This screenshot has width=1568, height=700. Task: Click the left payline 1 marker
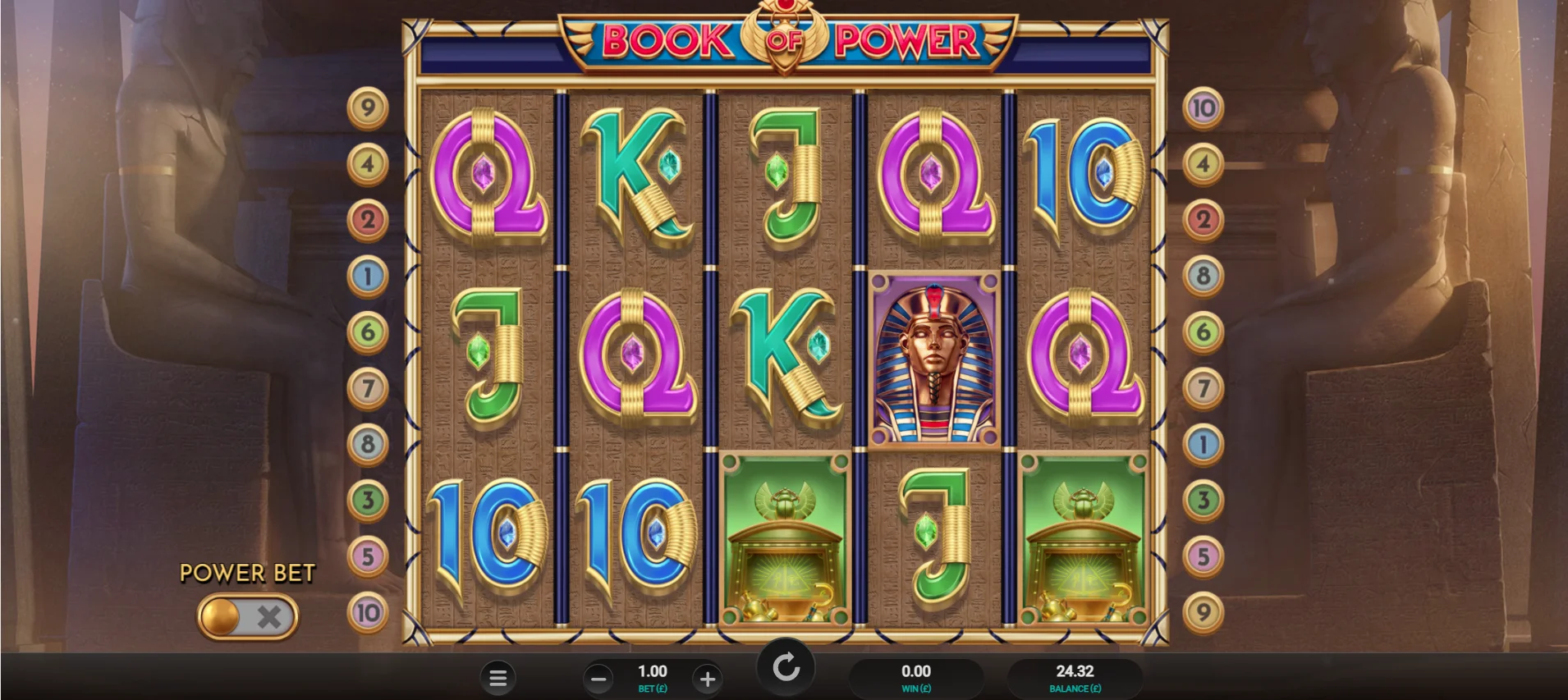point(368,276)
